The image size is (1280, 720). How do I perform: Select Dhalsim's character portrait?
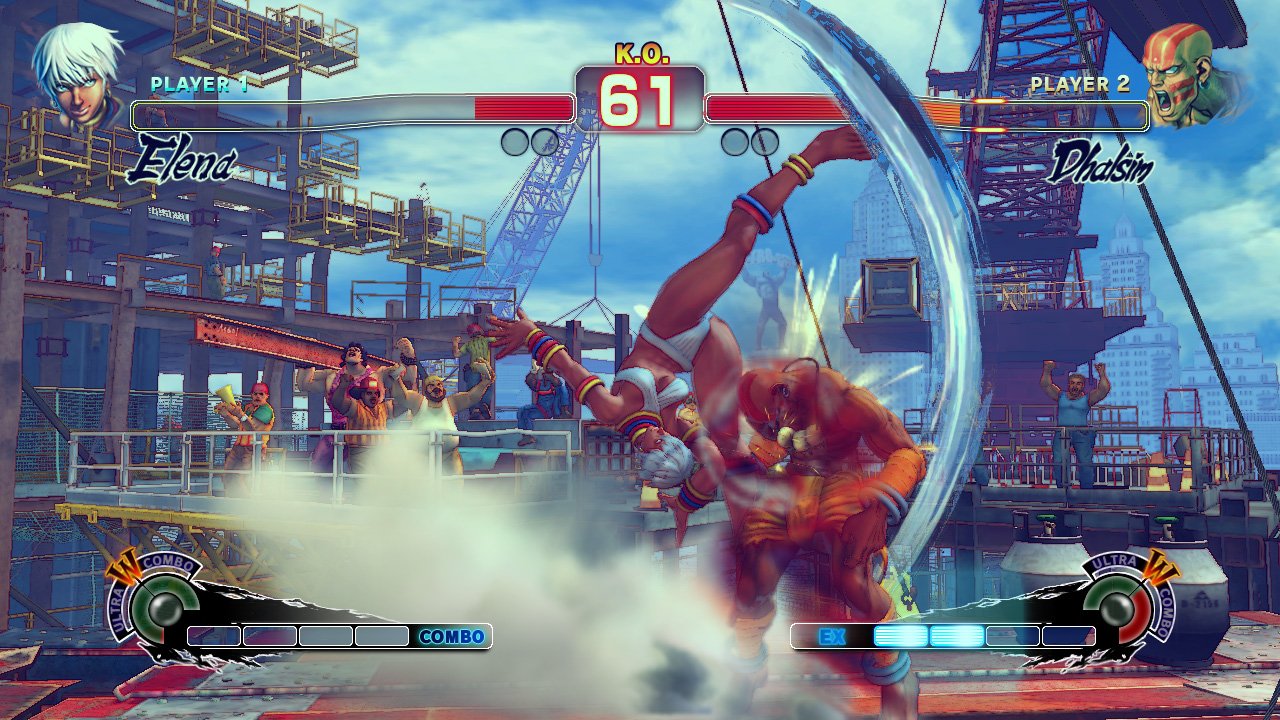(1190, 76)
